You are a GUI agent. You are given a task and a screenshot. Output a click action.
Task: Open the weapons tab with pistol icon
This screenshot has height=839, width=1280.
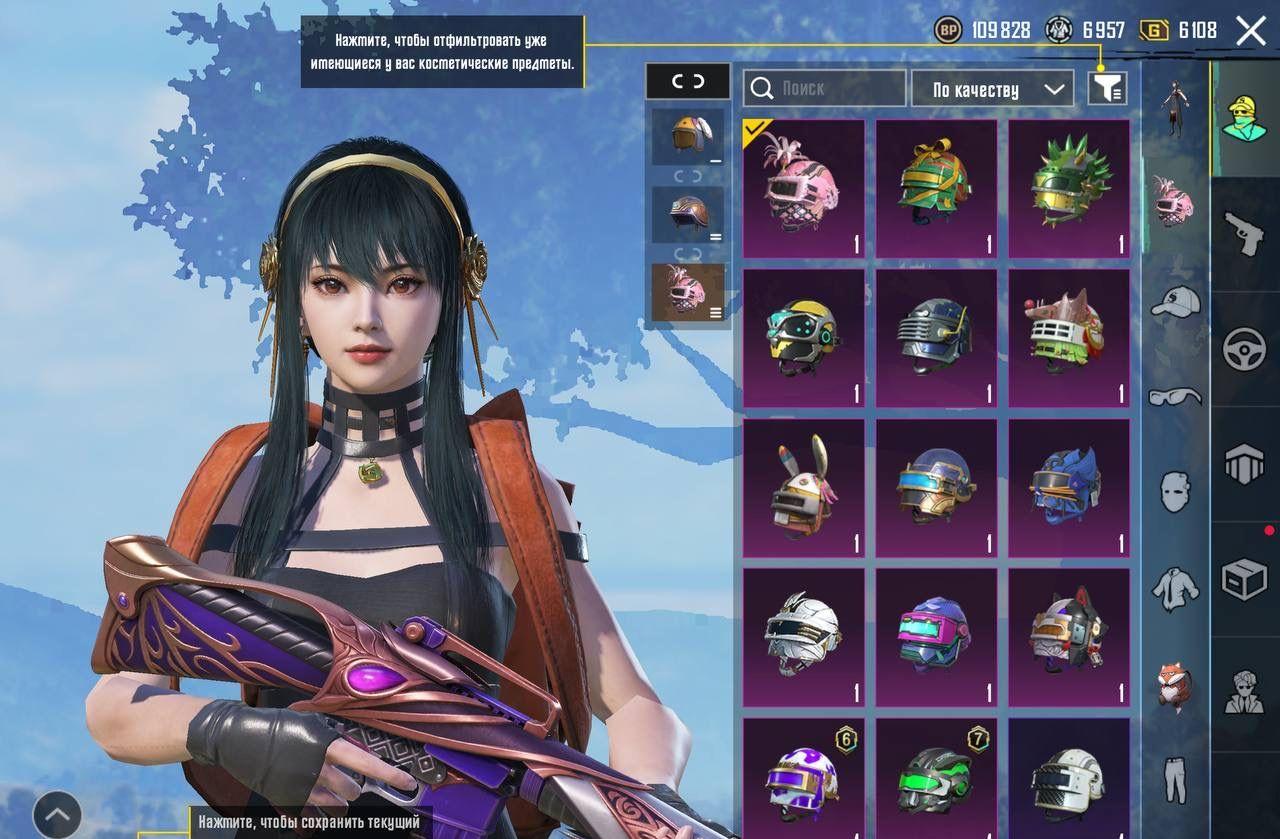coord(1244,234)
